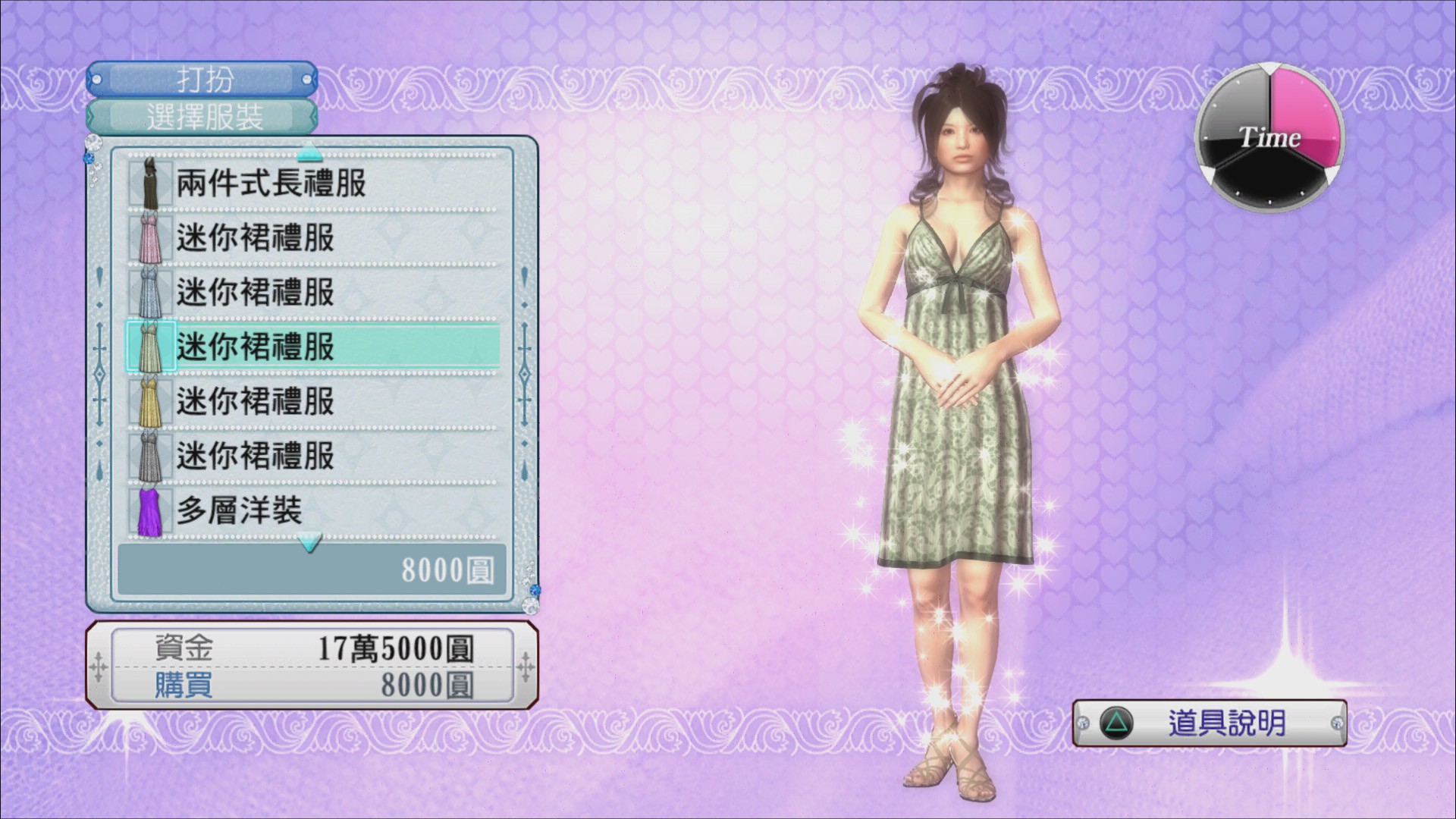Screen dimensions: 1456x819
Task: Pick the light blue 迷你裙禮服 mini dress
Action: pos(311,293)
